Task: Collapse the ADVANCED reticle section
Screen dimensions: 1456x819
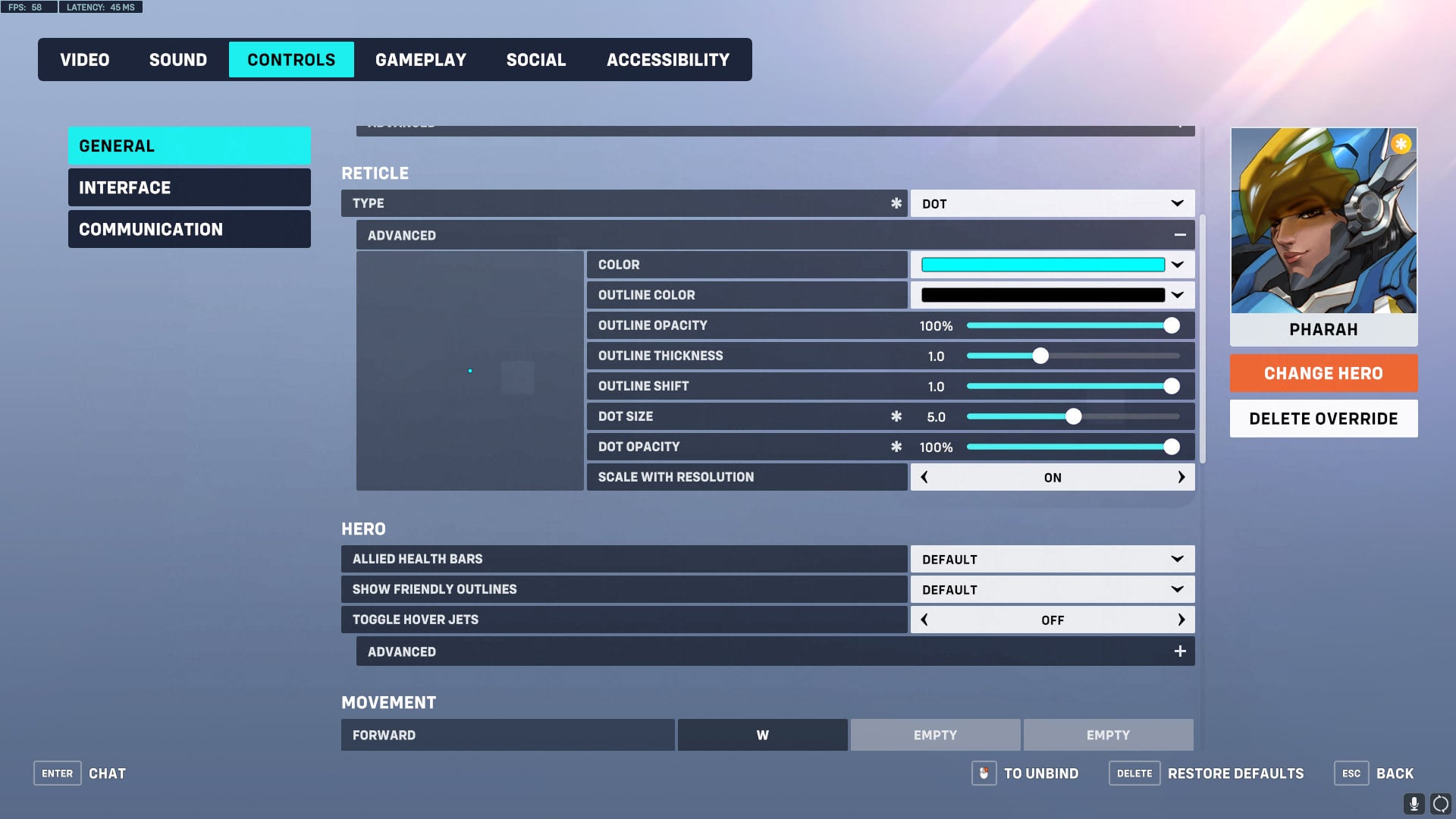Action: point(1180,234)
